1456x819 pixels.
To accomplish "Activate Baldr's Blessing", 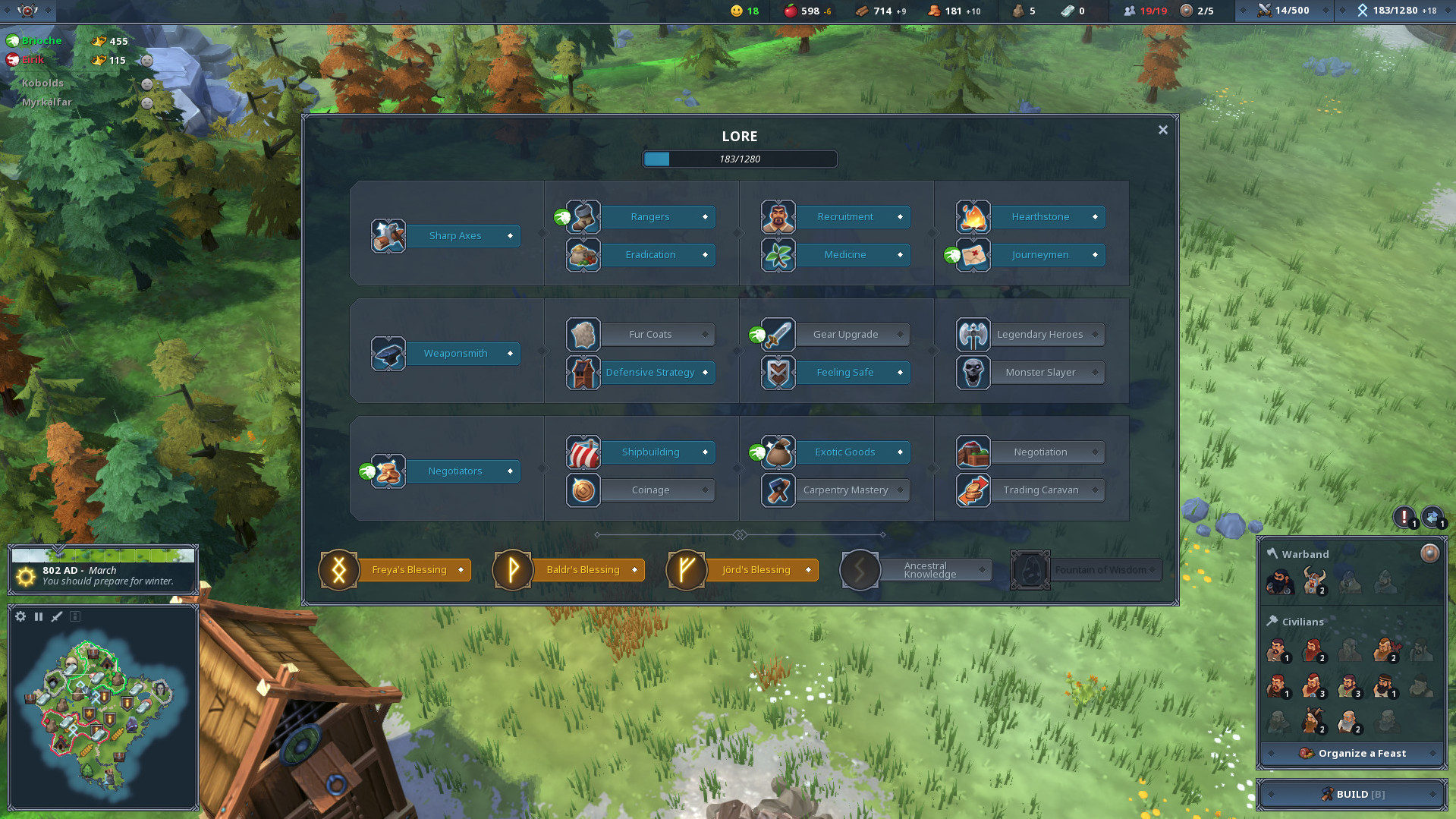I will pyautogui.click(x=583, y=570).
